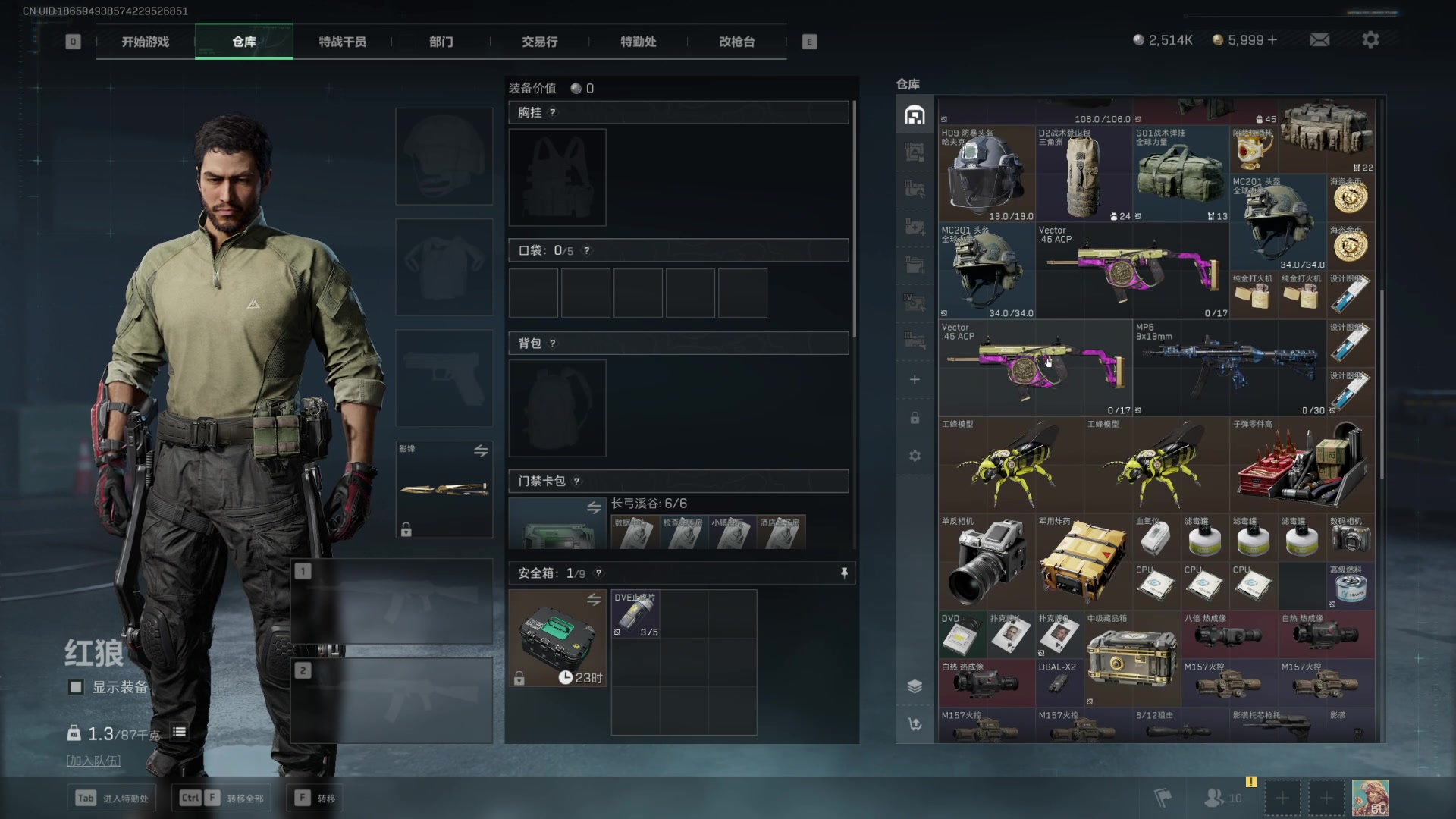Image resolution: width=1456 pixels, height=819 pixels.
Task: Select the H09 防暴头盔 in the warehouse
Action: (x=987, y=174)
